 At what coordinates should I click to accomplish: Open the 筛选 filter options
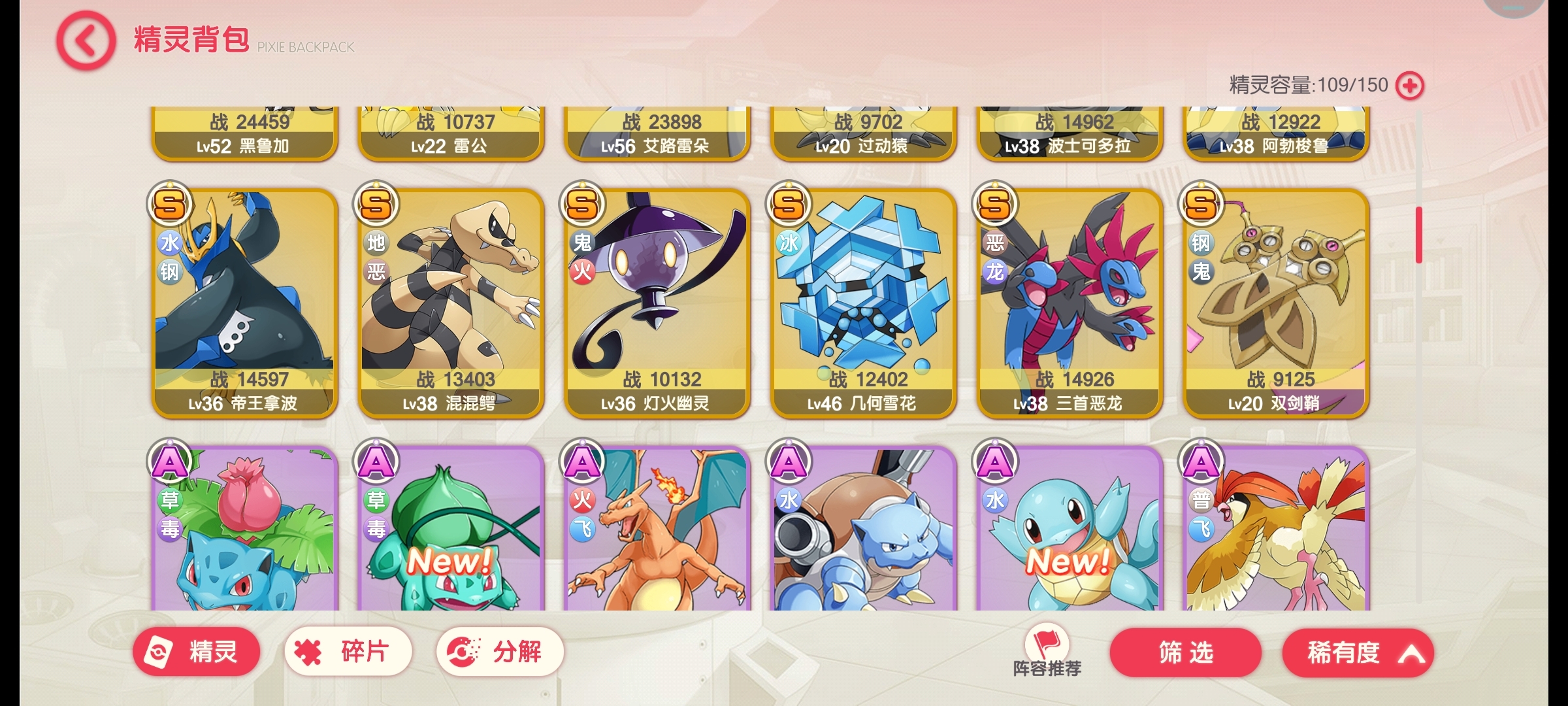tap(1185, 652)
